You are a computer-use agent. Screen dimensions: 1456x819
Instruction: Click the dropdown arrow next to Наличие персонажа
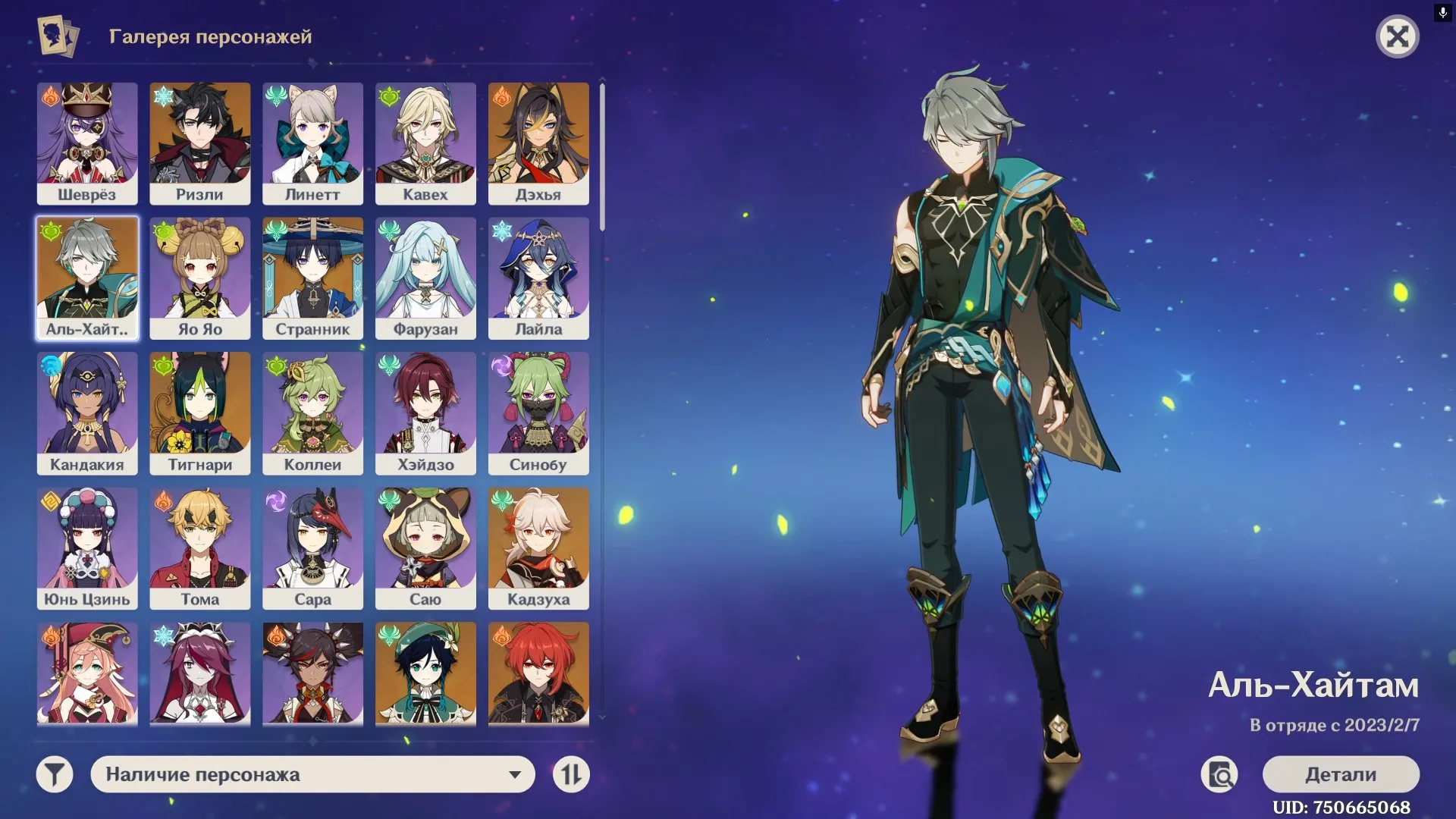516,774
